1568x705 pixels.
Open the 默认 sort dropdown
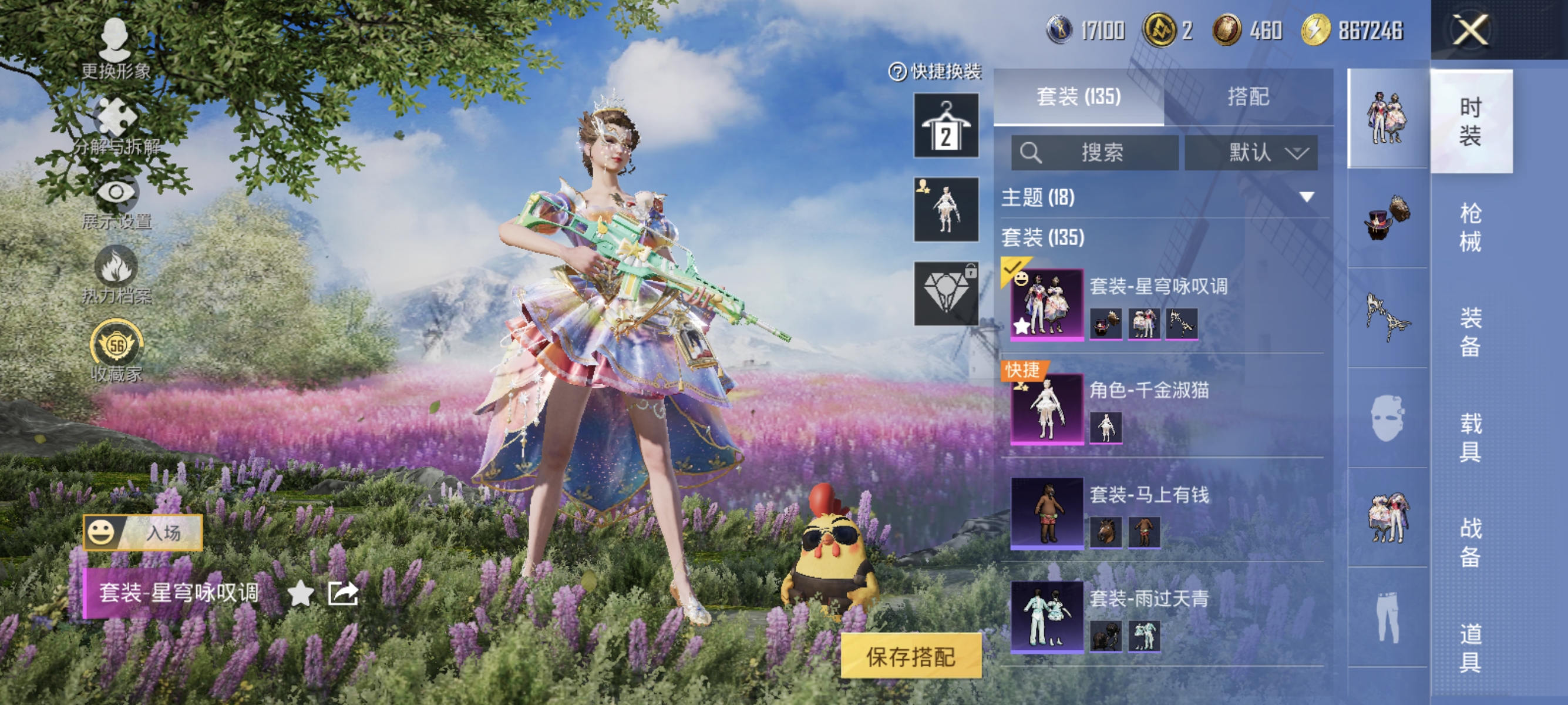pyautogui.click(x=1255, y=153)
